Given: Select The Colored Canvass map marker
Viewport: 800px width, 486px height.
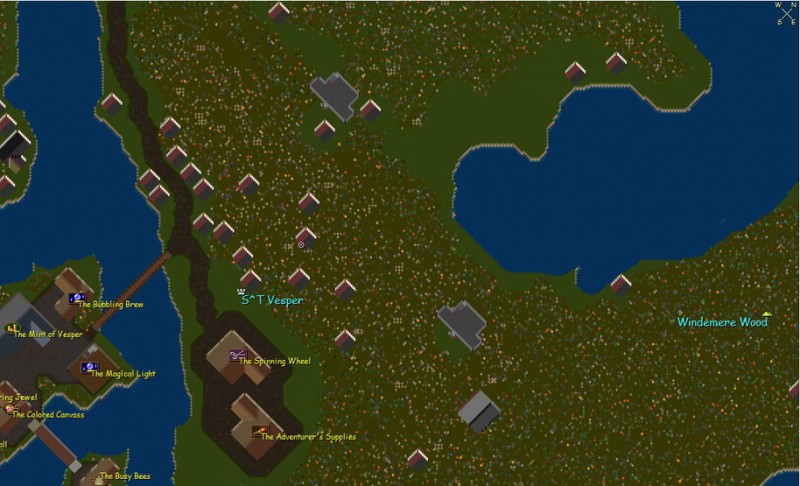Looking at the screenshot, I should 9,409.
